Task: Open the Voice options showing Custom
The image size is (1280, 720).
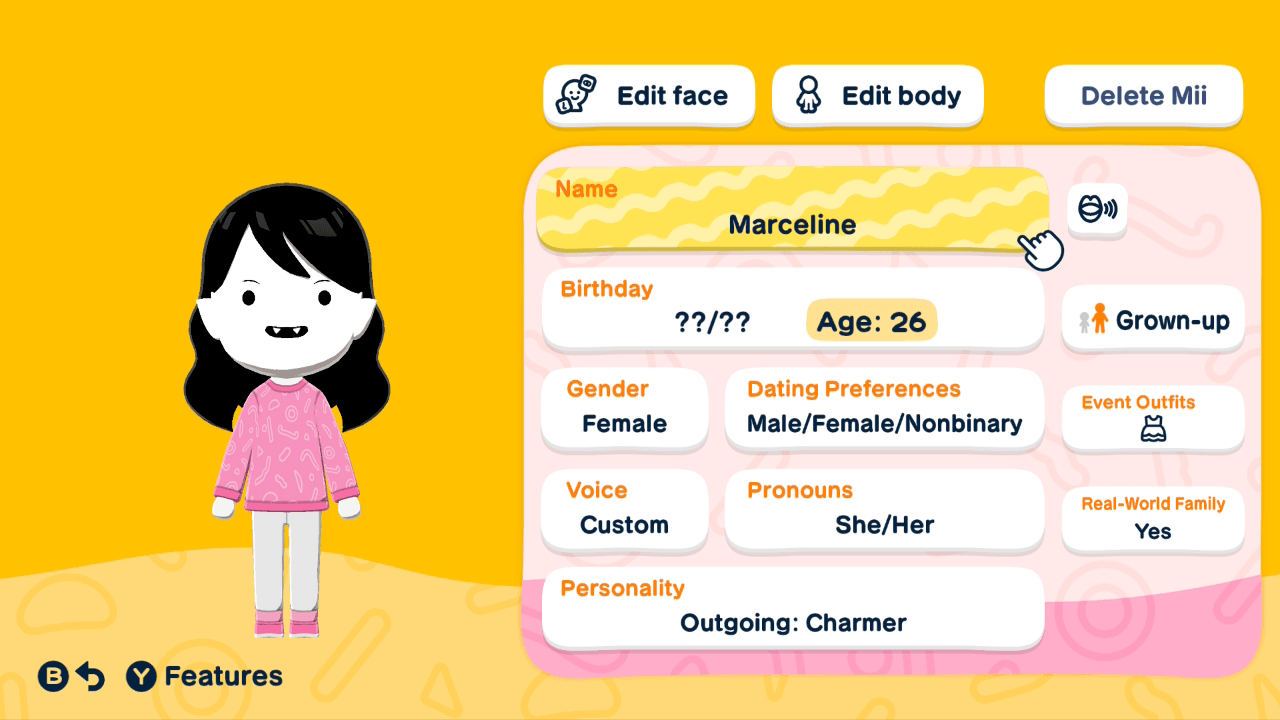Action: click(x=624, y=511)
